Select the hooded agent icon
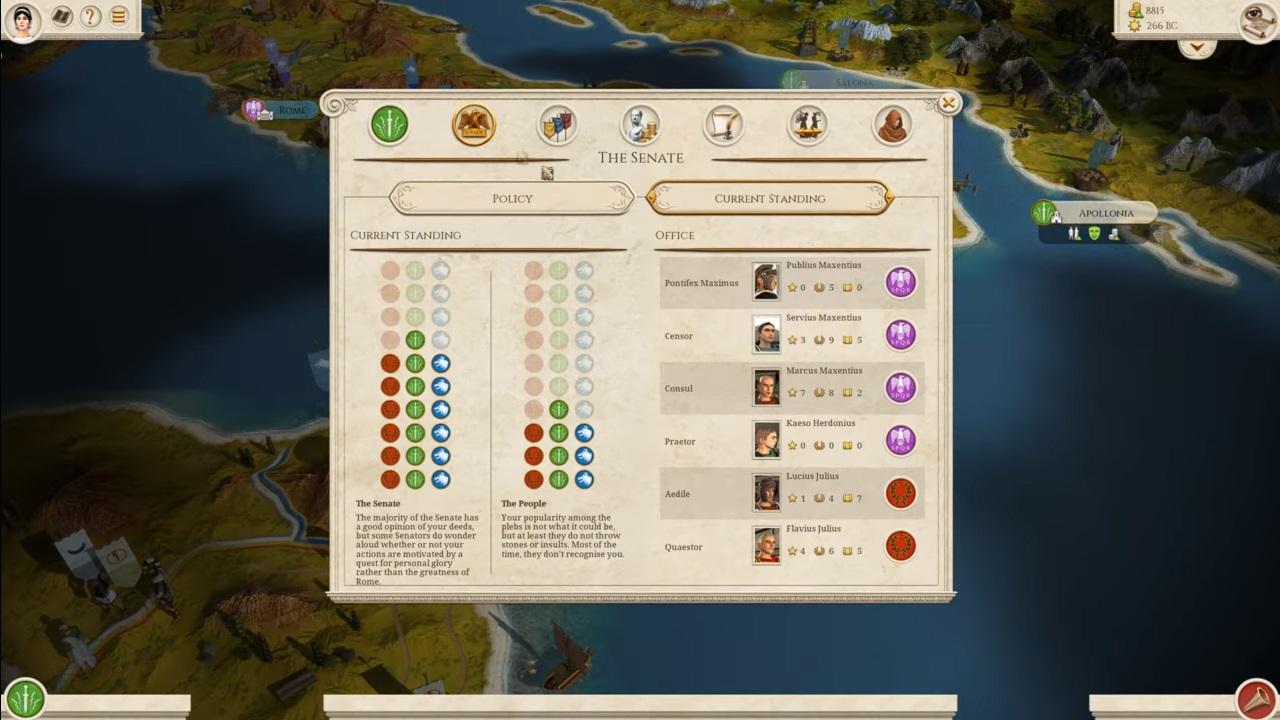Image resolution: width=1280 pixels, height=720 pixels. (892, 124)
